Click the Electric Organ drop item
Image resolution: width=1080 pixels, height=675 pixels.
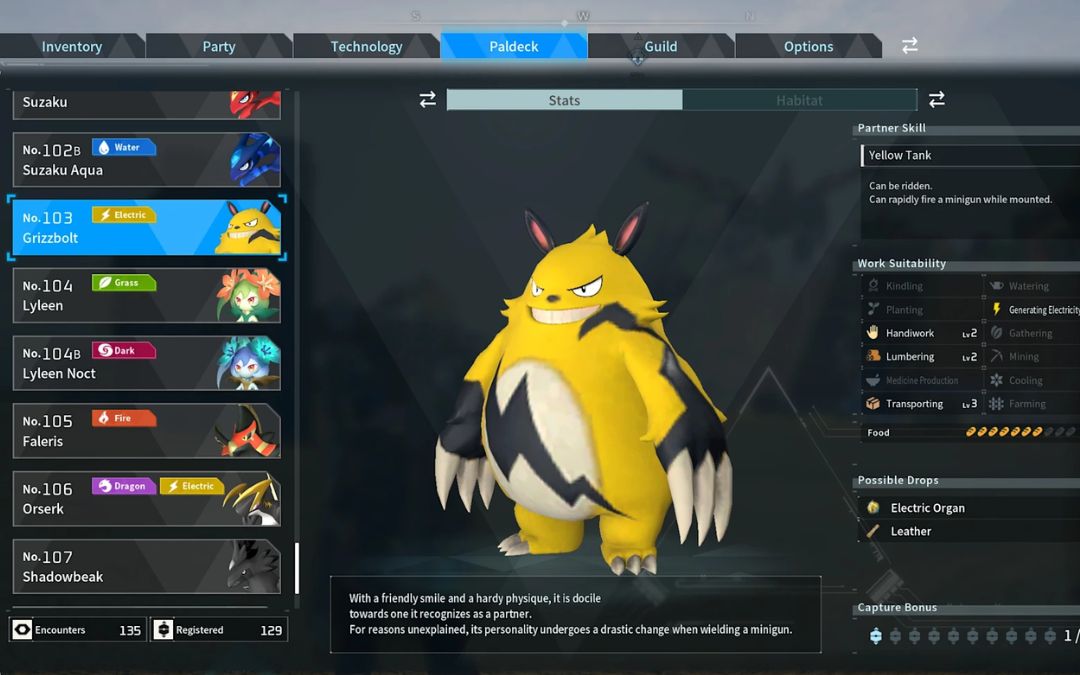pyautogui.click(x=927, y=508)
